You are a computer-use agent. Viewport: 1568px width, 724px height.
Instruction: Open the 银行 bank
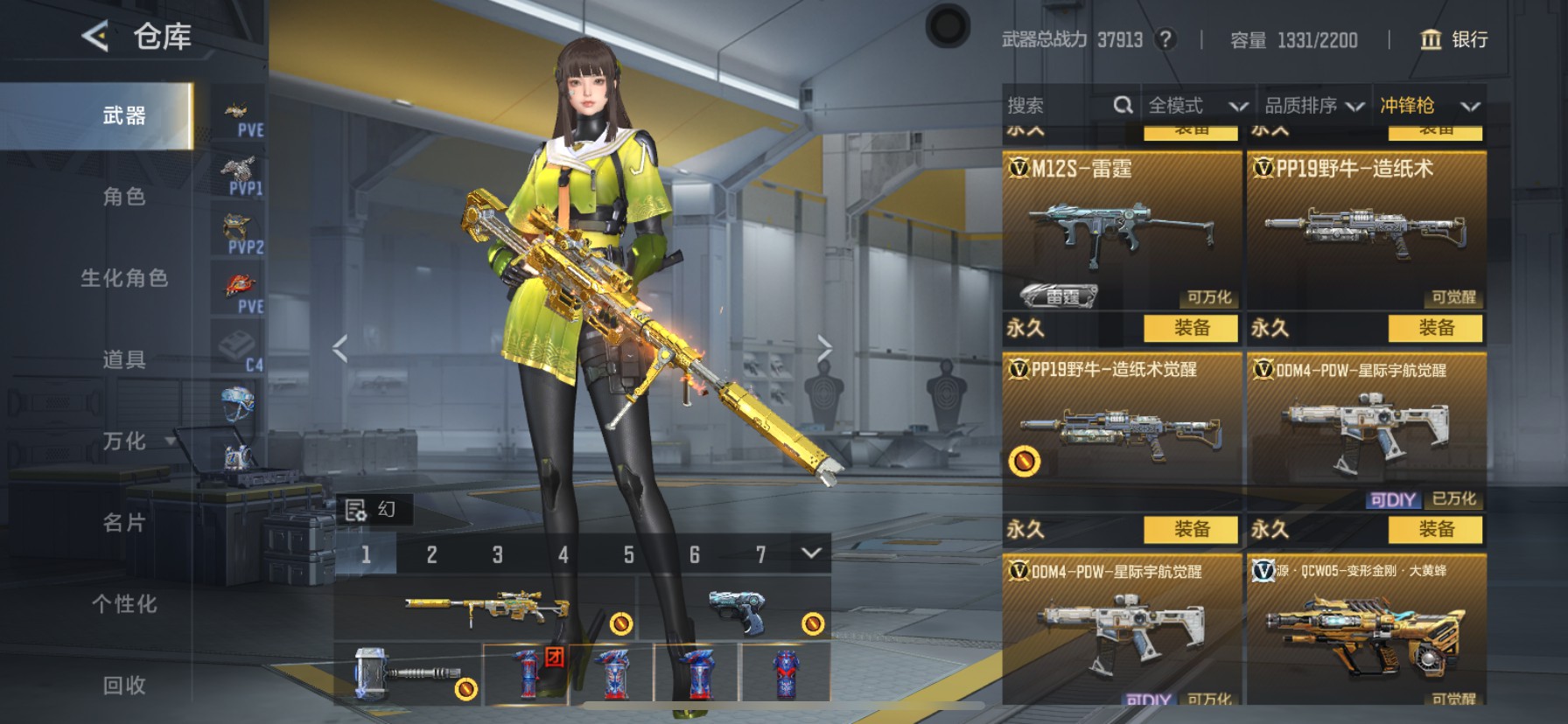point(1453,39)
